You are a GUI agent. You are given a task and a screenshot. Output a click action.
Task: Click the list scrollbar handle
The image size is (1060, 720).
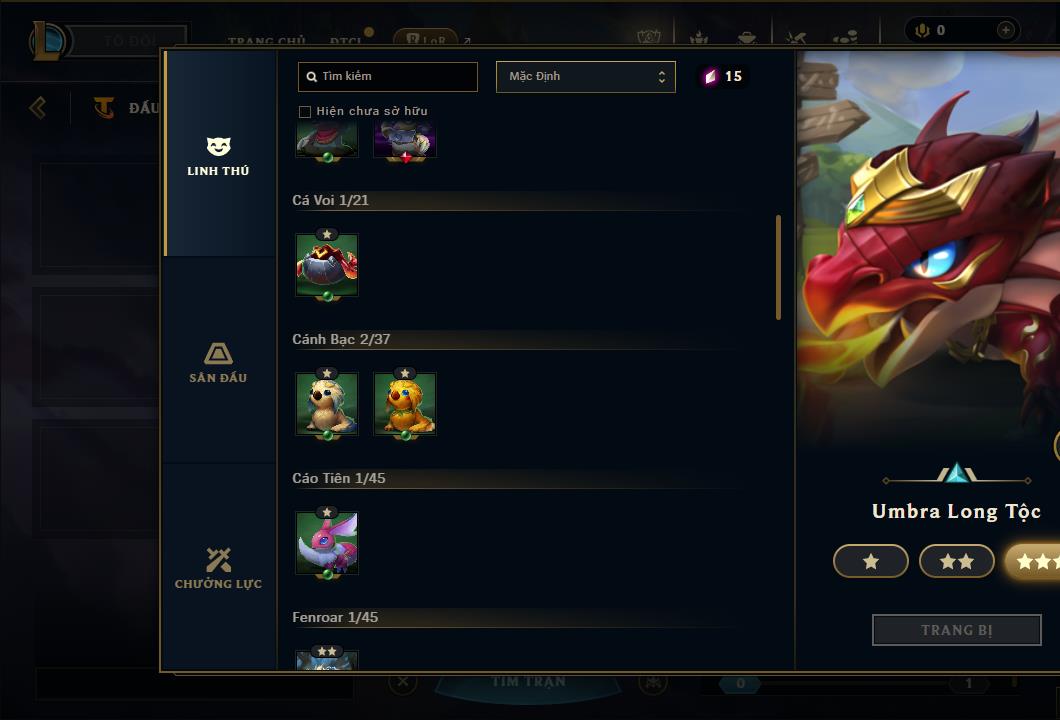[778, 267]
